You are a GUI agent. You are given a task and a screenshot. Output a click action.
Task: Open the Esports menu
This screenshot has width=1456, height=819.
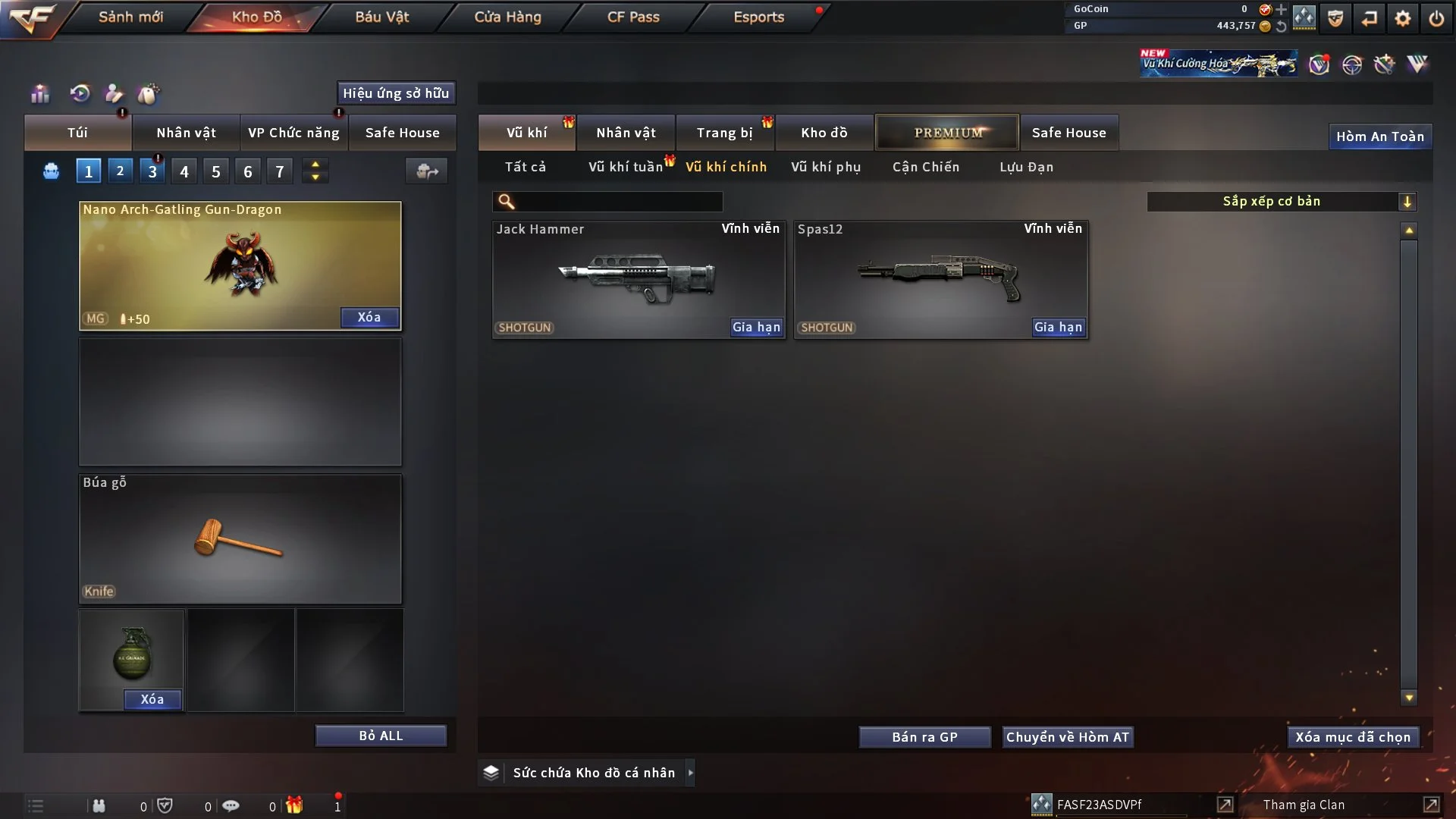pyautogui.click(x=758, y=17)
